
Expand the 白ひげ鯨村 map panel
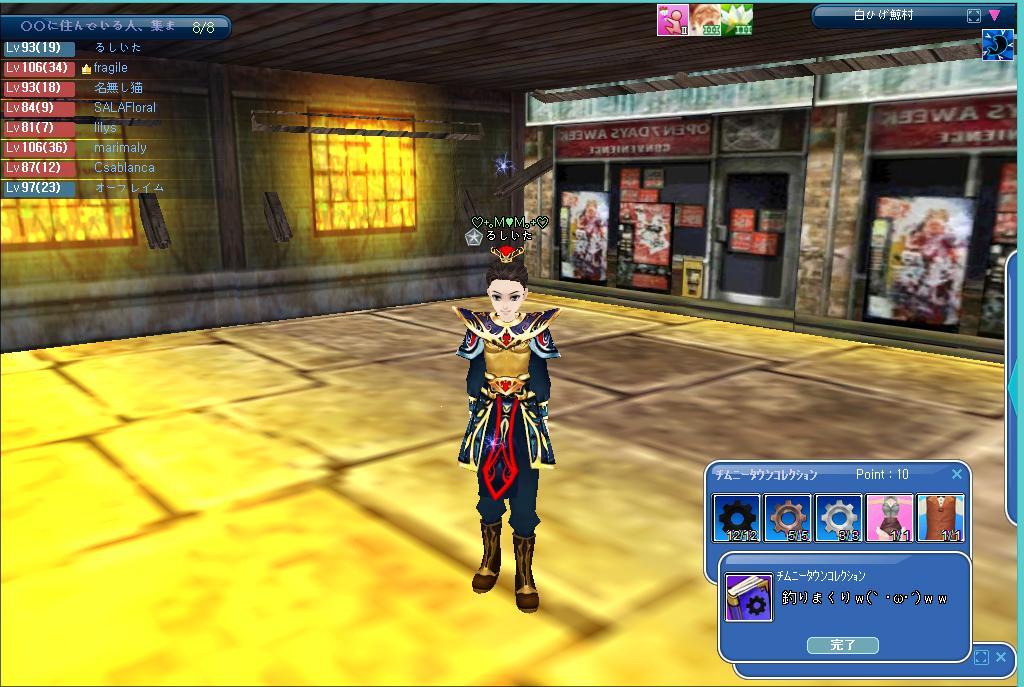pyautogui.click(x=974, y=16)
